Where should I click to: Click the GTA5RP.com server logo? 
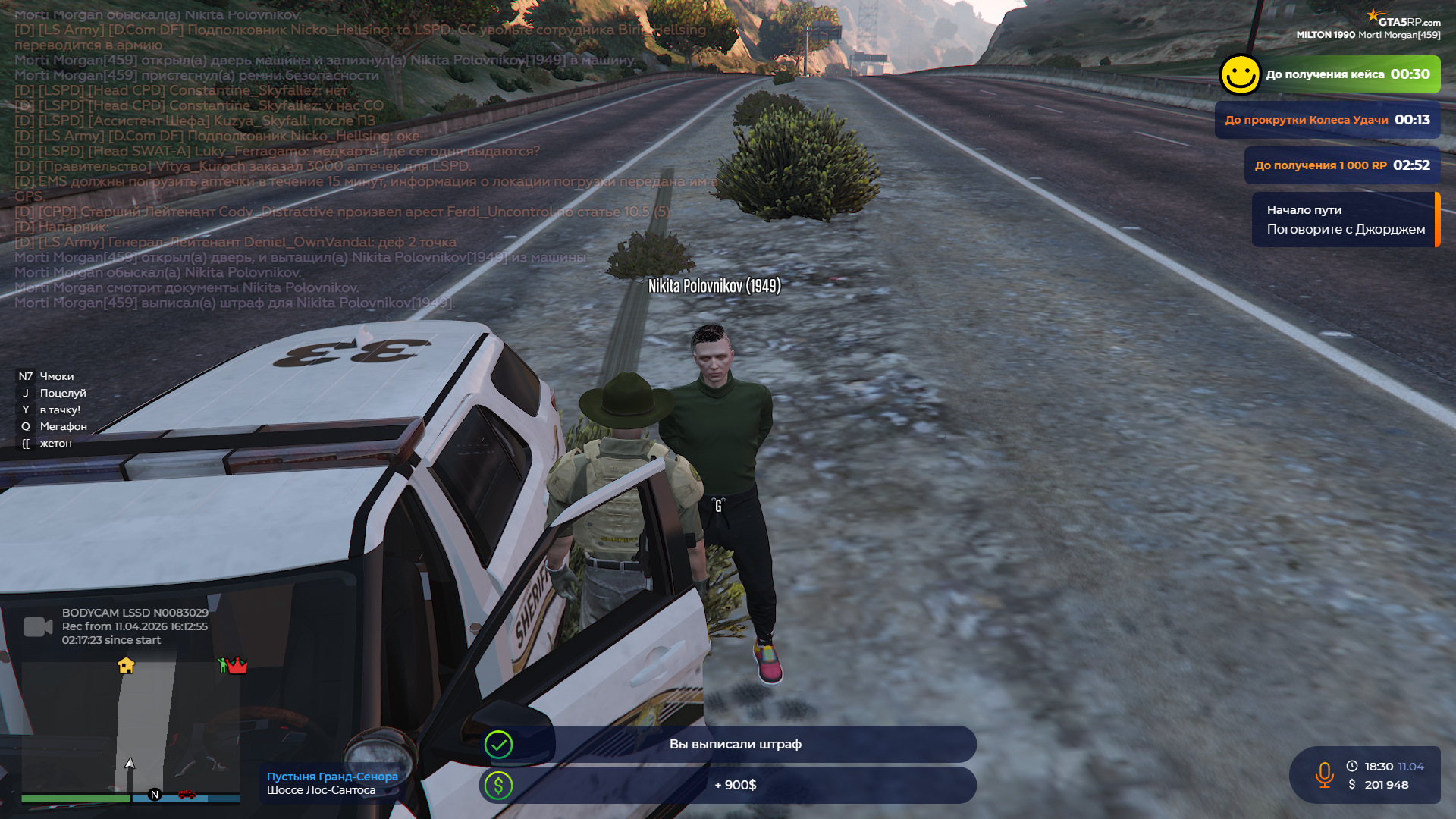[x=1403, y=19]
